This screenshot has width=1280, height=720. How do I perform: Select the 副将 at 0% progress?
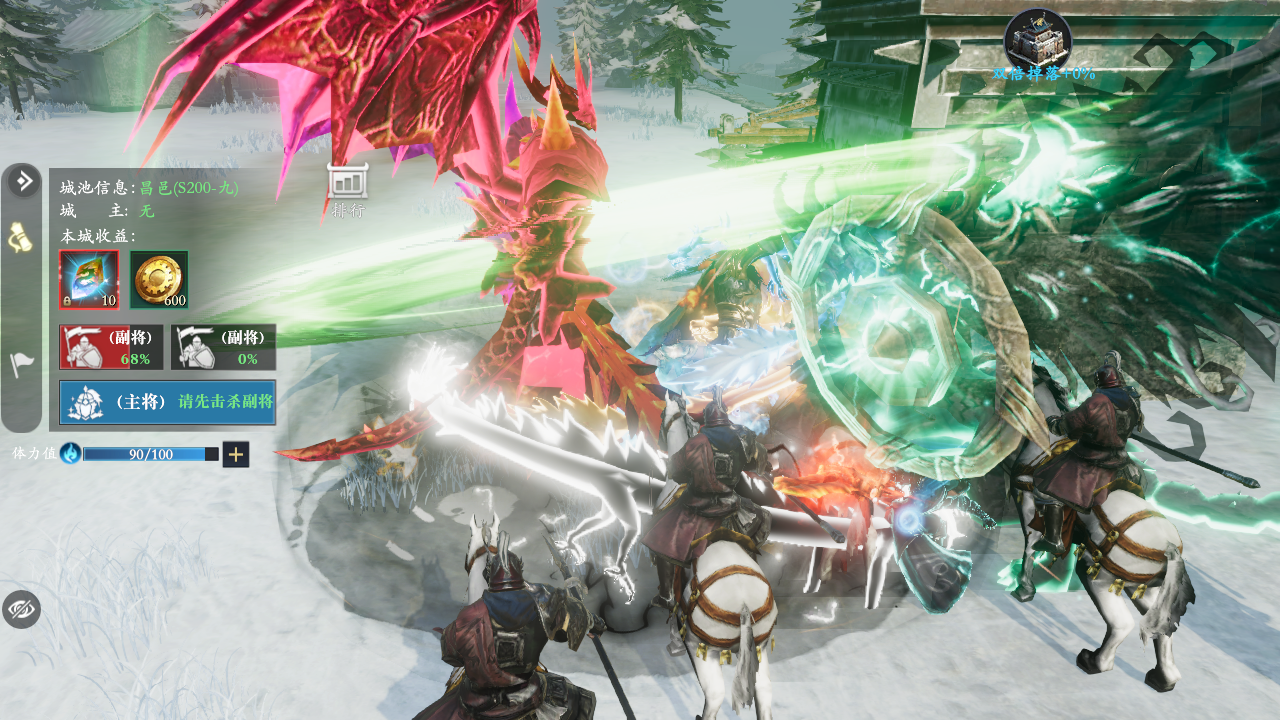pyautogui.click(x=223, y=346)
